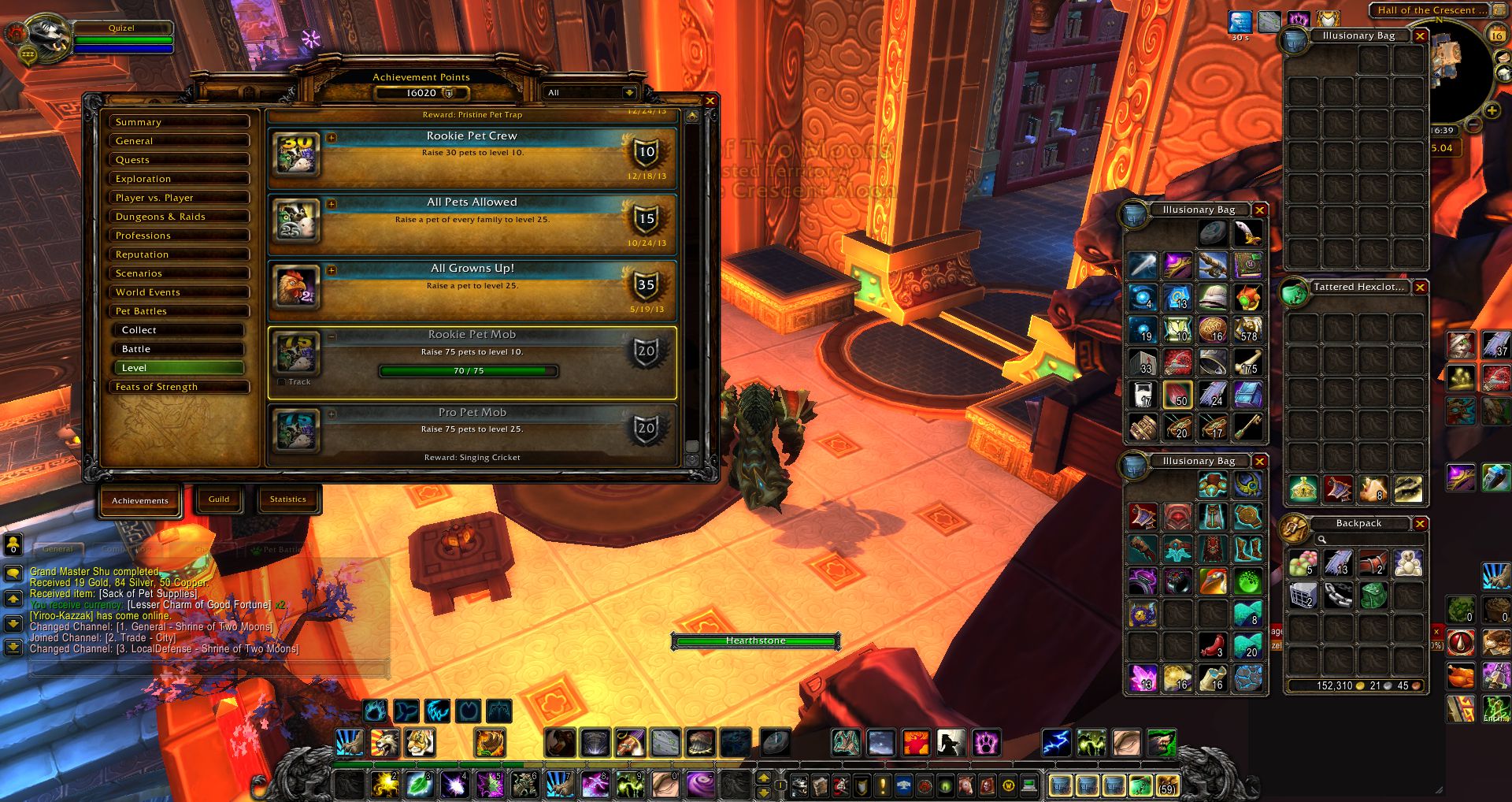This screenshot has height=802, width=1512.
Task: Switch to the Guild achievements tab
Action: click(x=219, y=499)
